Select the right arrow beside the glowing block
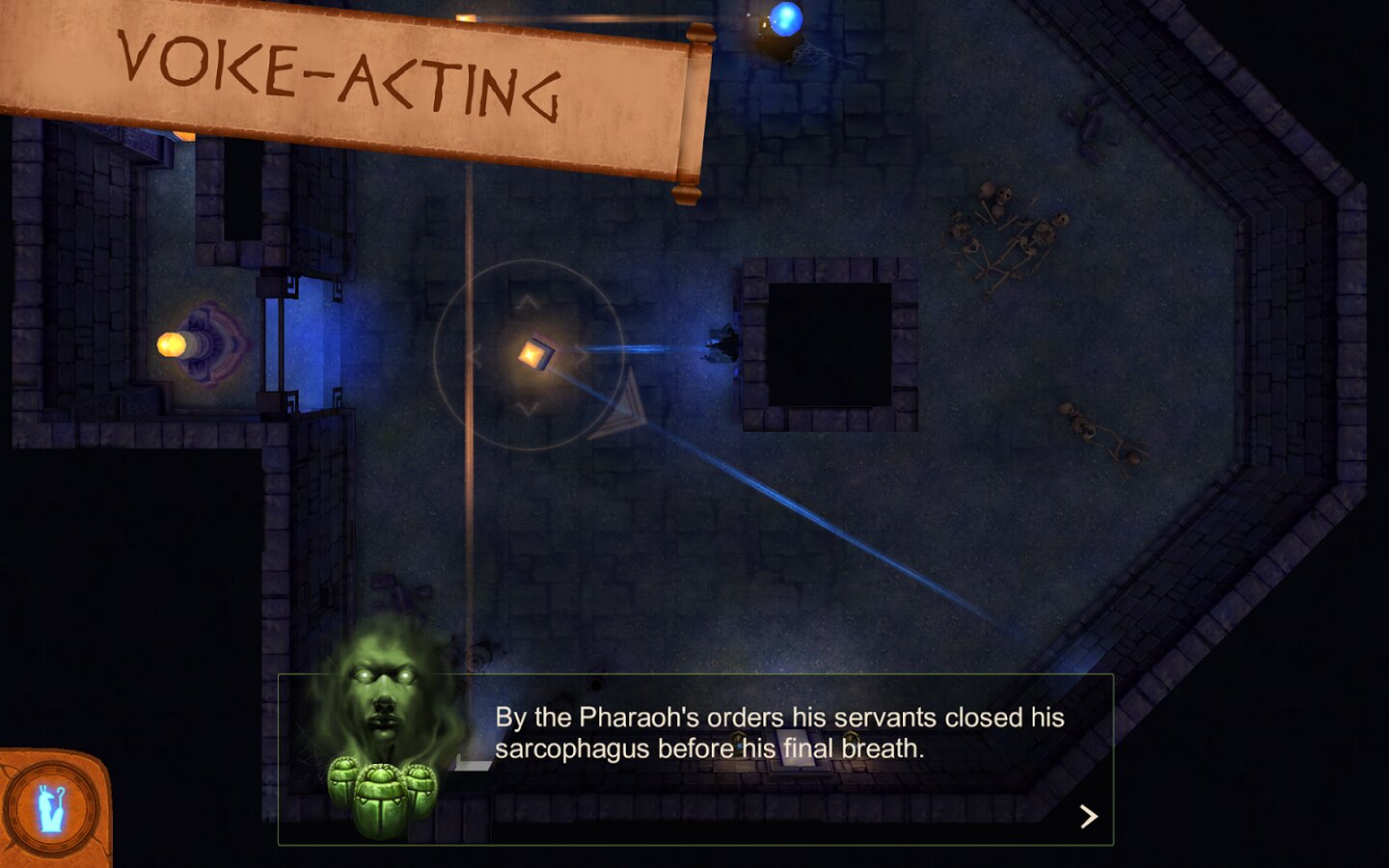Image resolution: width=1389 pixels, height=868 pixels. click(581, 356)
